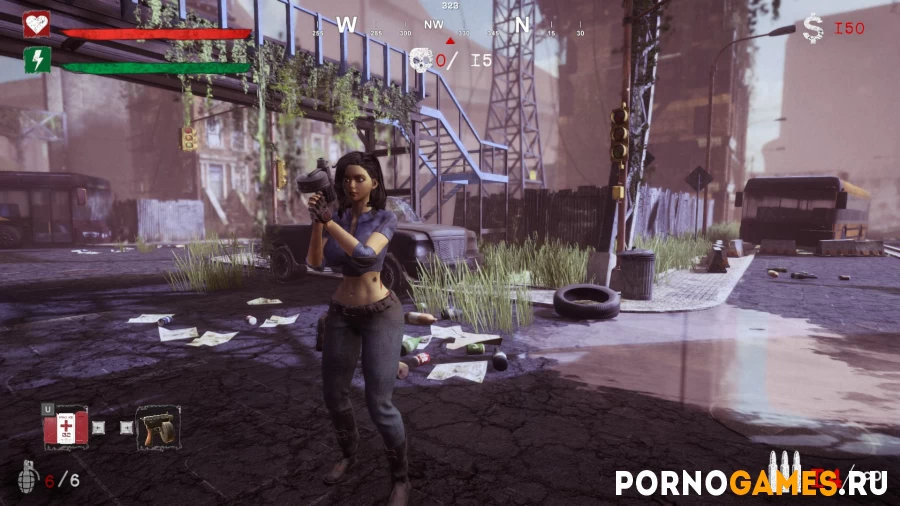Click the compass heading strip

pos(449,26)
